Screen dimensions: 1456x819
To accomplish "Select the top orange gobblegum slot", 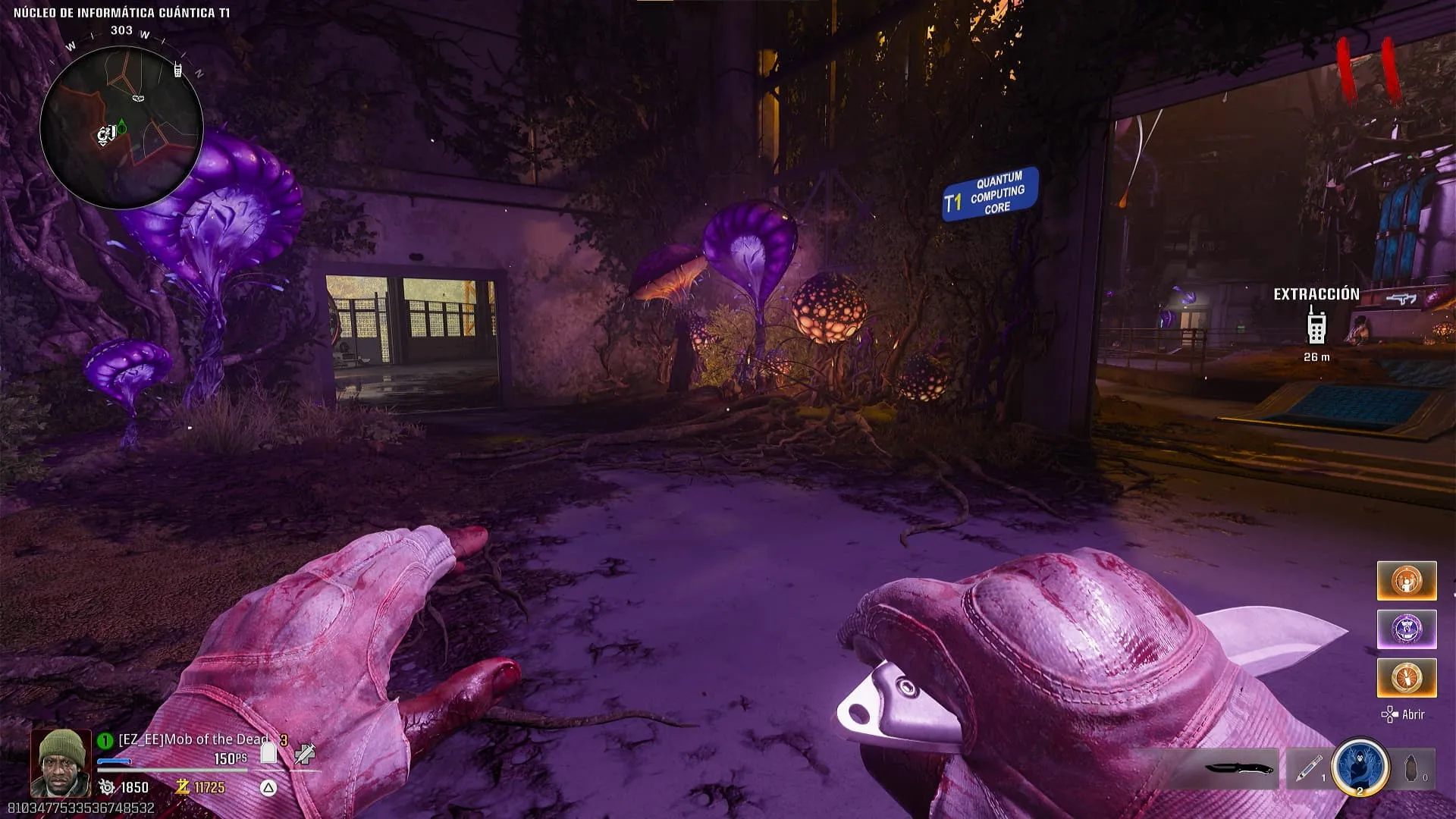I will pyautogui.click(x=1406, y=581).
